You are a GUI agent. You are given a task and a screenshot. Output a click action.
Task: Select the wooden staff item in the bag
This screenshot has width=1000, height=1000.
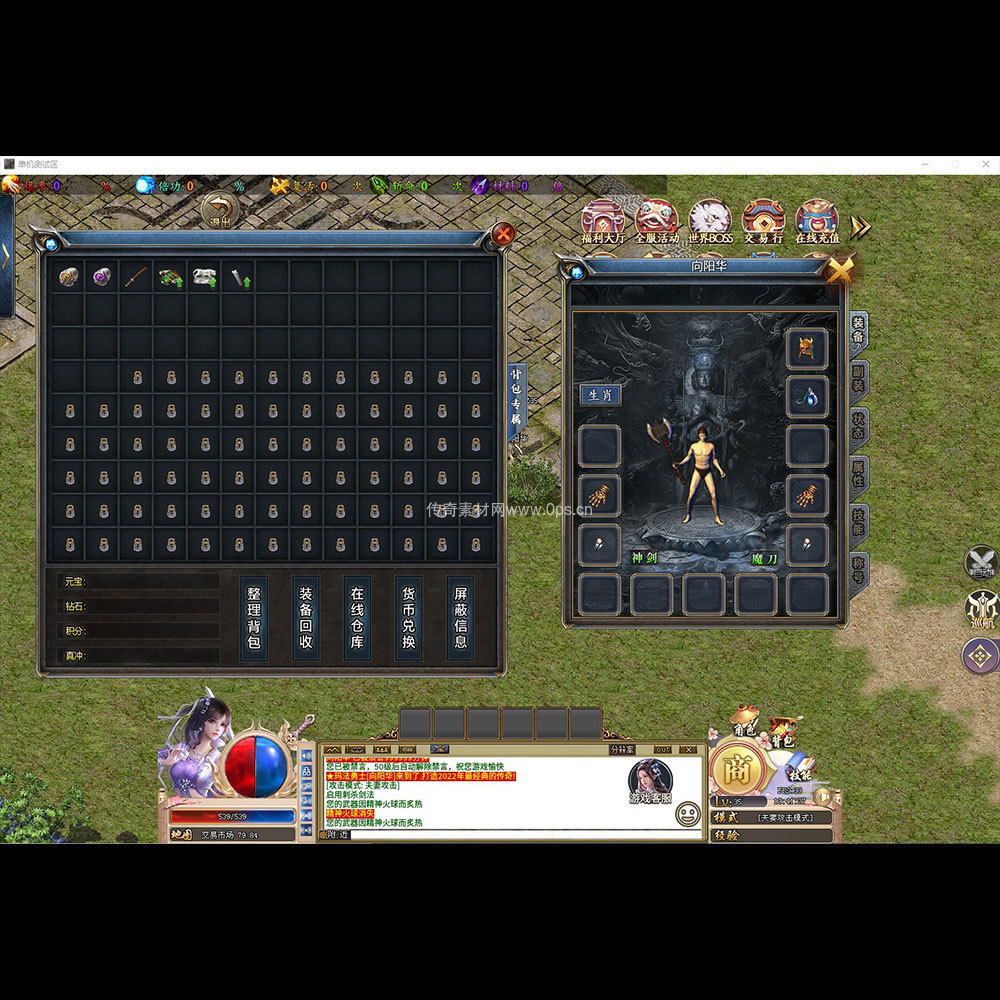point(136,277)
